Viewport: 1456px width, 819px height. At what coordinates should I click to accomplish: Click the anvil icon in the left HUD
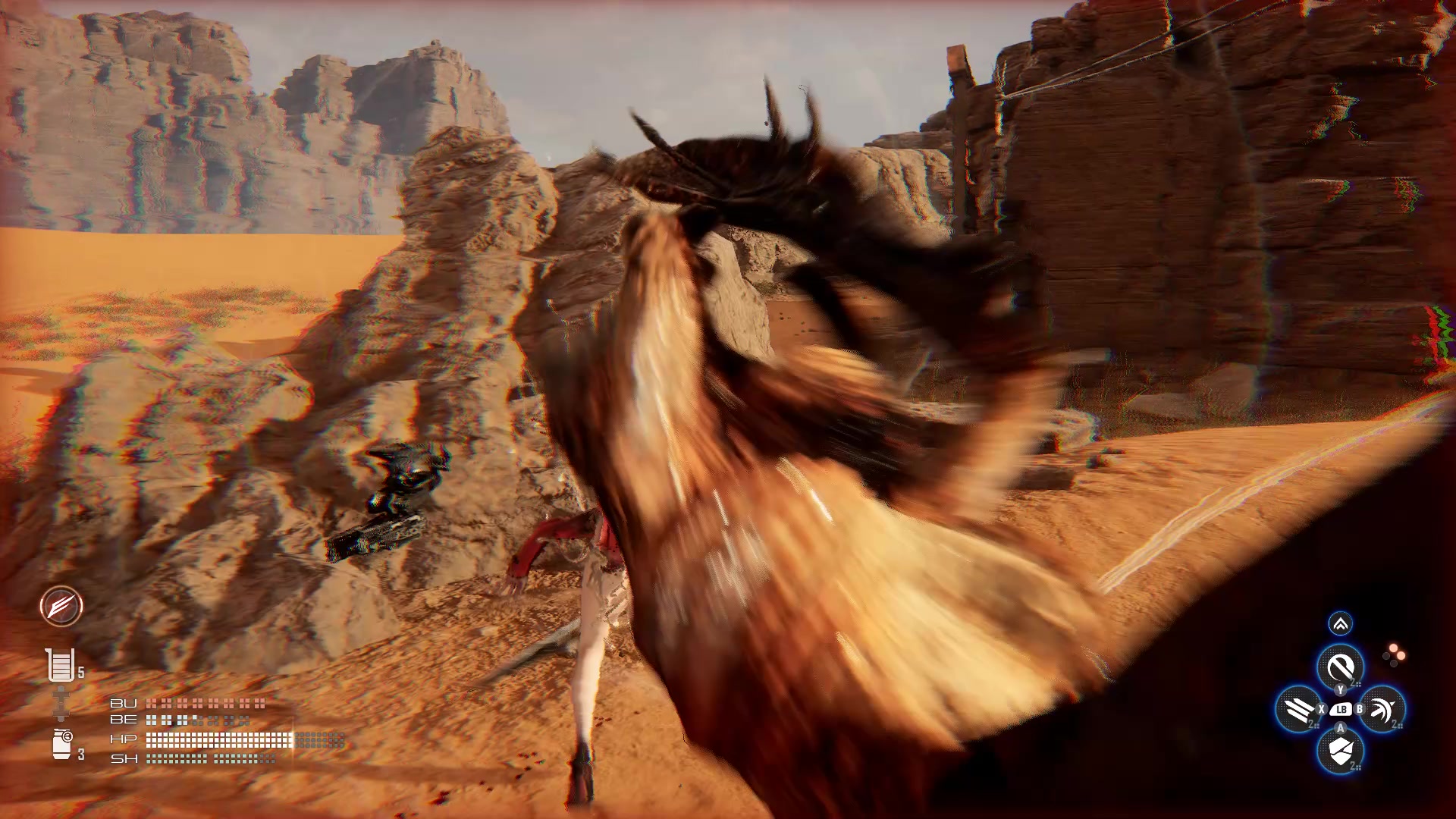click(x=61, y=702)
